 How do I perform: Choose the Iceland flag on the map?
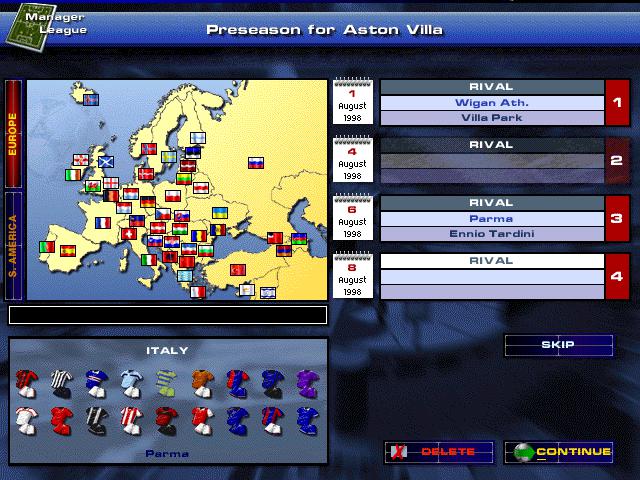pos(90,100)
